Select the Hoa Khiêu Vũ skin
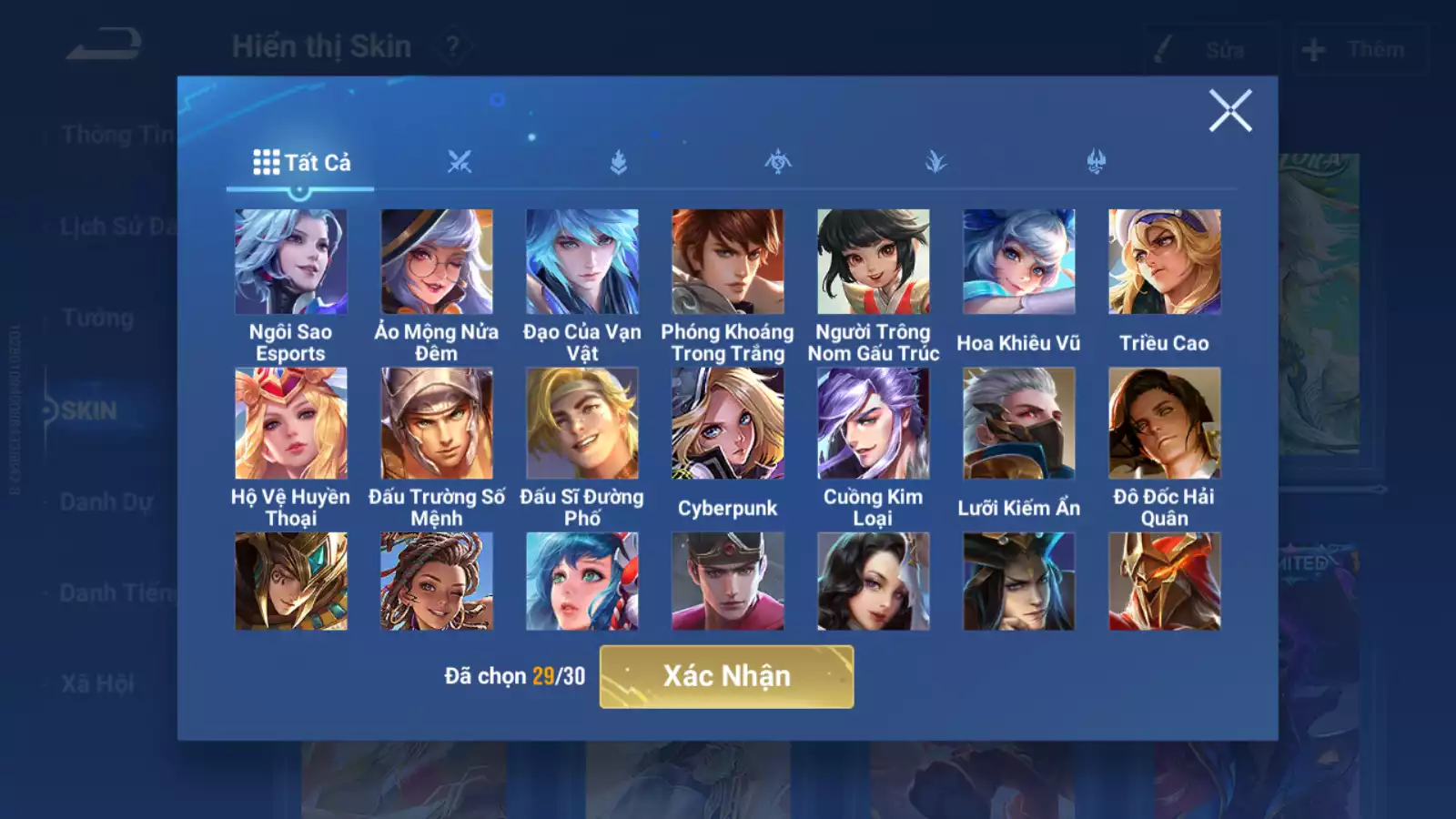 1019,262
